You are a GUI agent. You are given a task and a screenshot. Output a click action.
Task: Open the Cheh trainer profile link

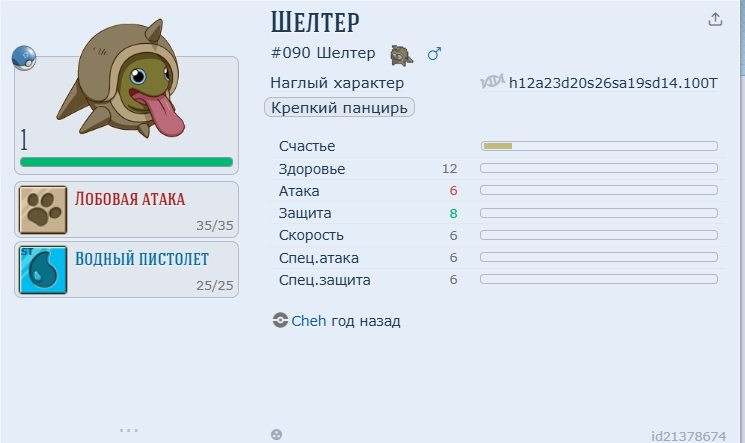coord(308,321)
